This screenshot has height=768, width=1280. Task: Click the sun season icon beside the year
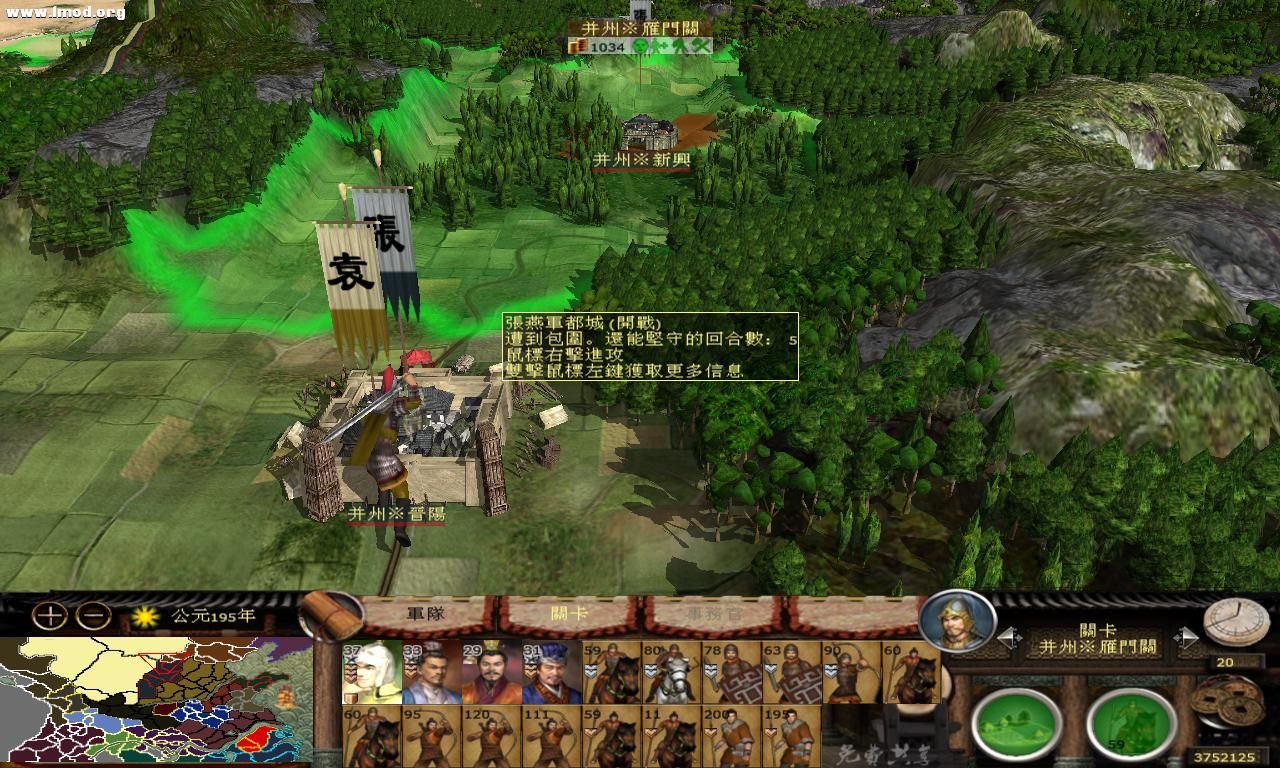145,616
